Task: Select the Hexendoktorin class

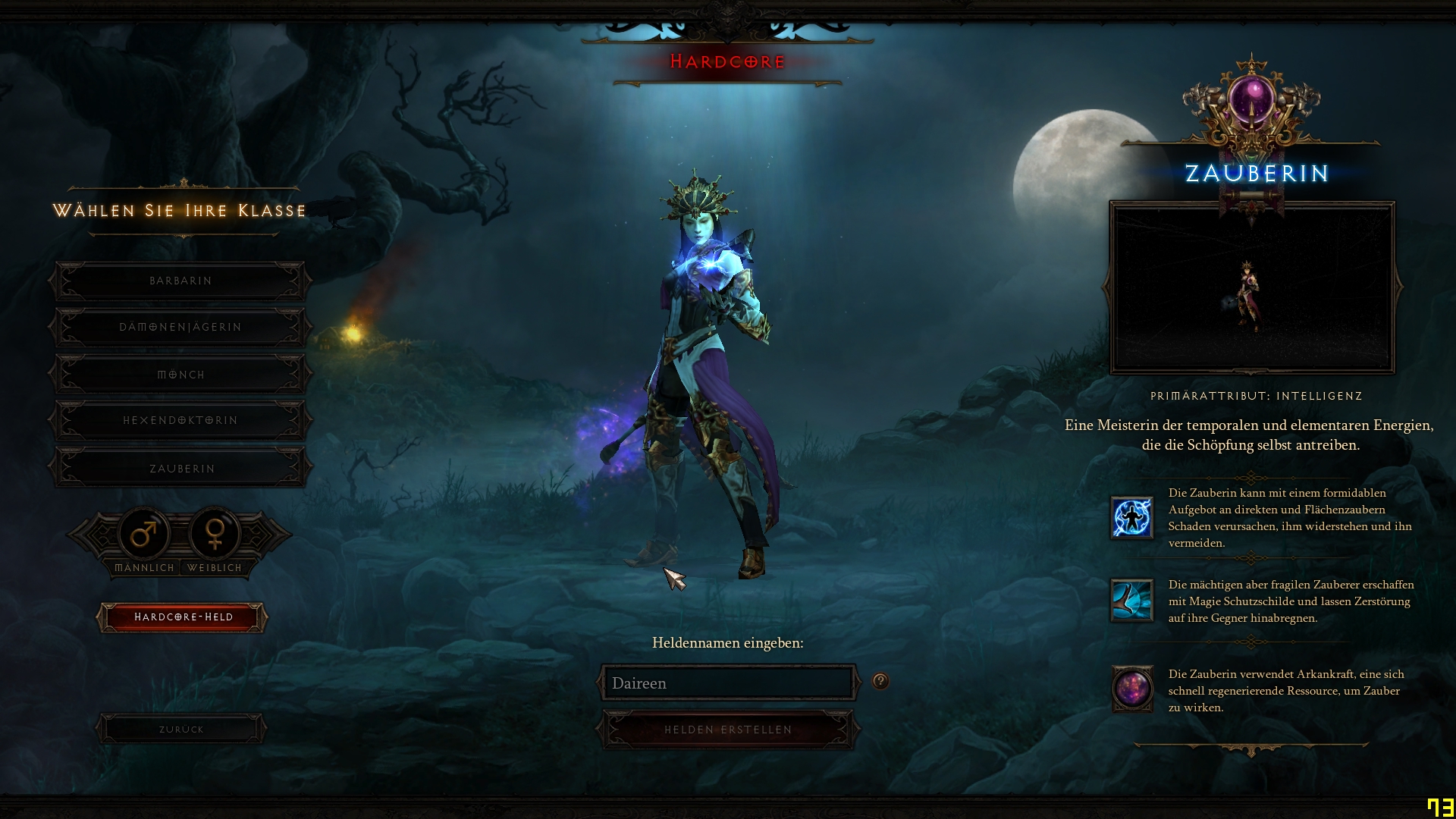Action: (x=180, y=421)
